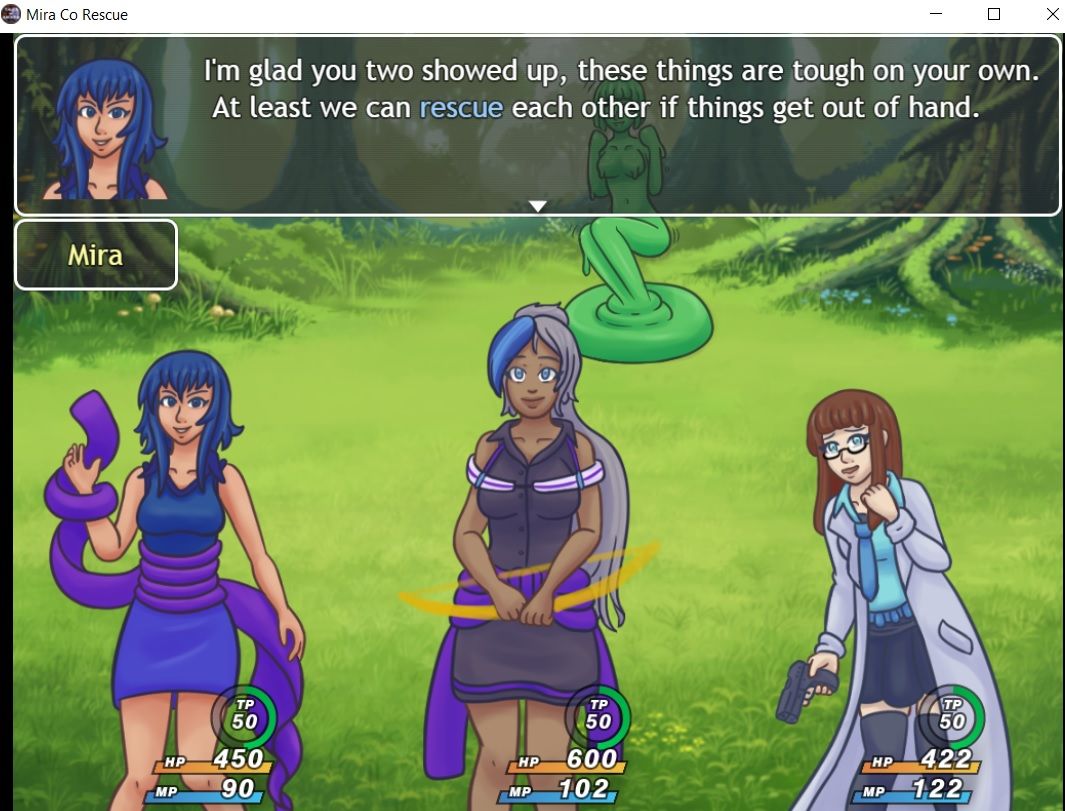Click the highlighted word rescue in dialogue
1065x811 pixels.
(461, 108)
